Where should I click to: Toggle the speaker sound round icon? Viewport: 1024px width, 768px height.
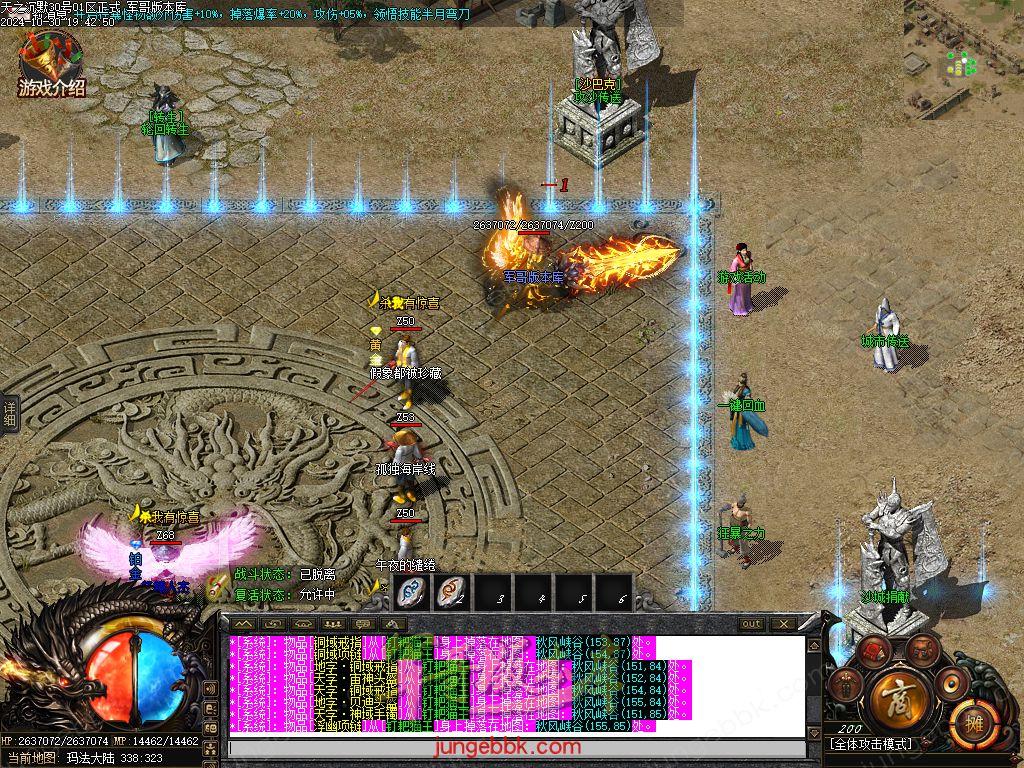950,684
